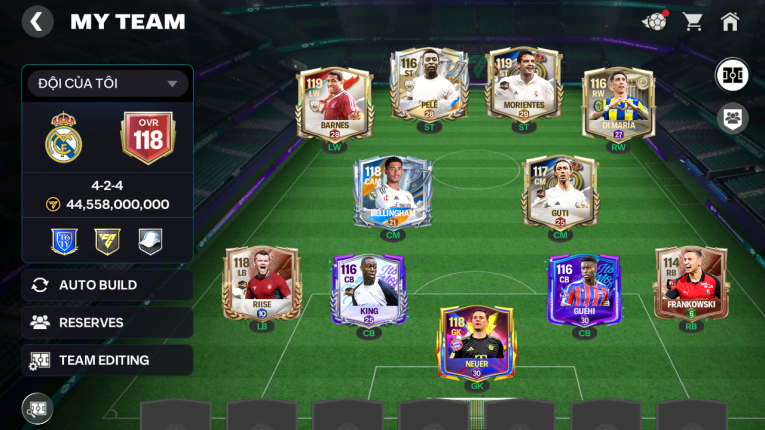
Task: Select the King center back card
Action: [368, 290]
